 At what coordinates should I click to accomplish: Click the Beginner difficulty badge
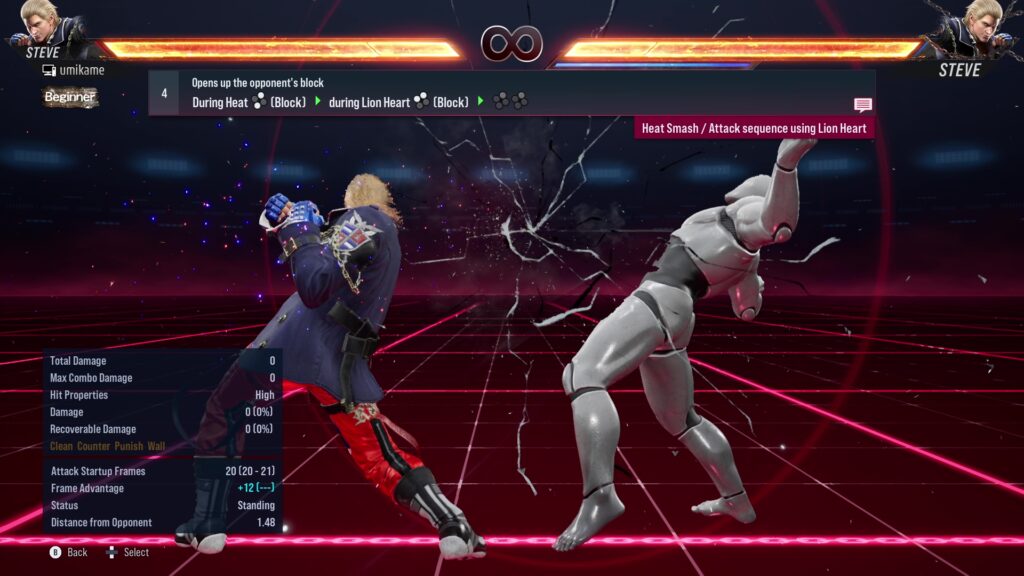[x=70, y=97]
